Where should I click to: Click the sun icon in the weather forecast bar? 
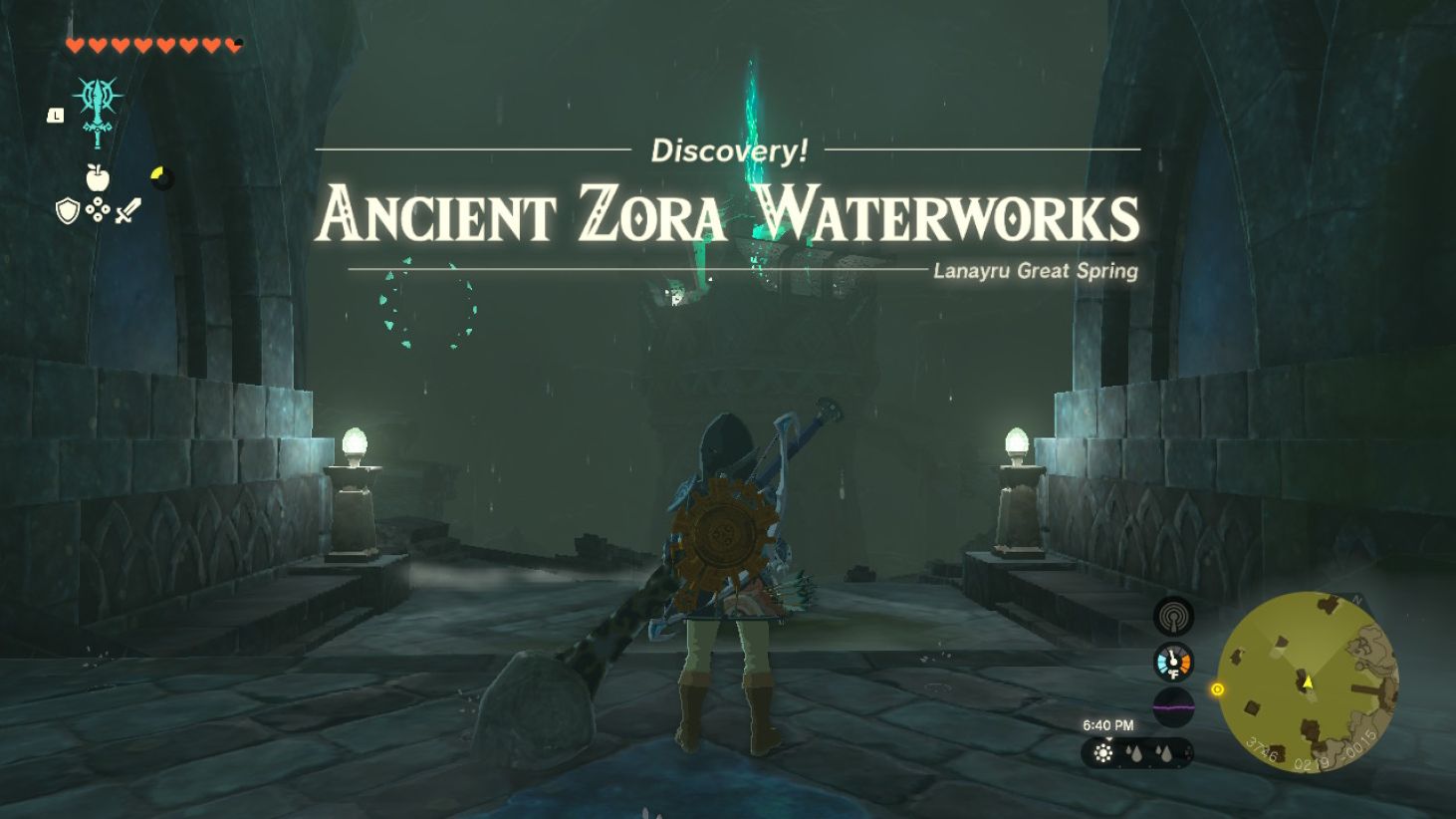pos(1102,751)
